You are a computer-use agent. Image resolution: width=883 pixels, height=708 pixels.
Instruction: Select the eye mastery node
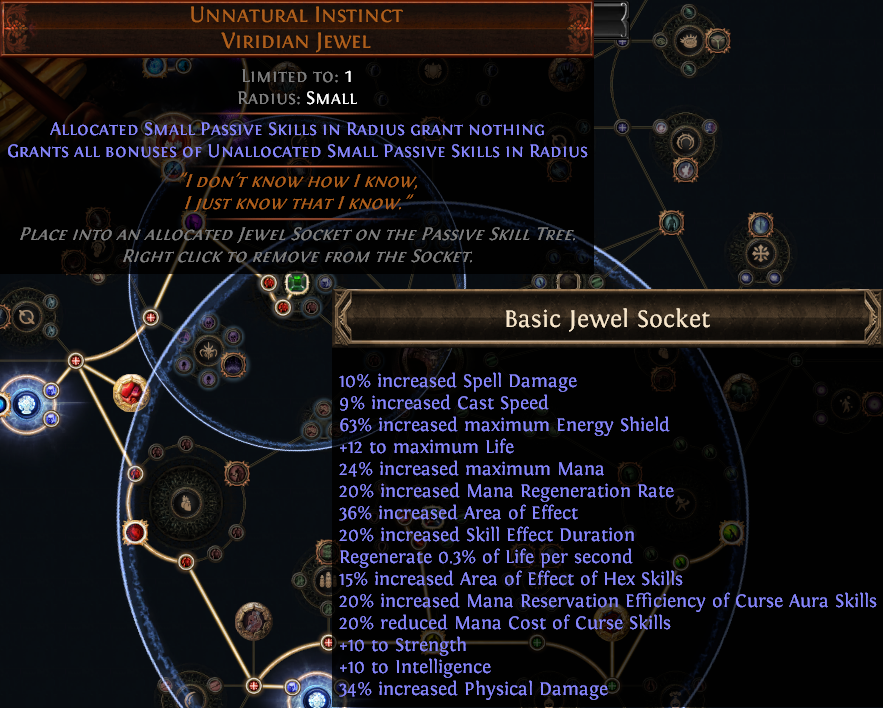pyautogui.click(x=688, y=42)
